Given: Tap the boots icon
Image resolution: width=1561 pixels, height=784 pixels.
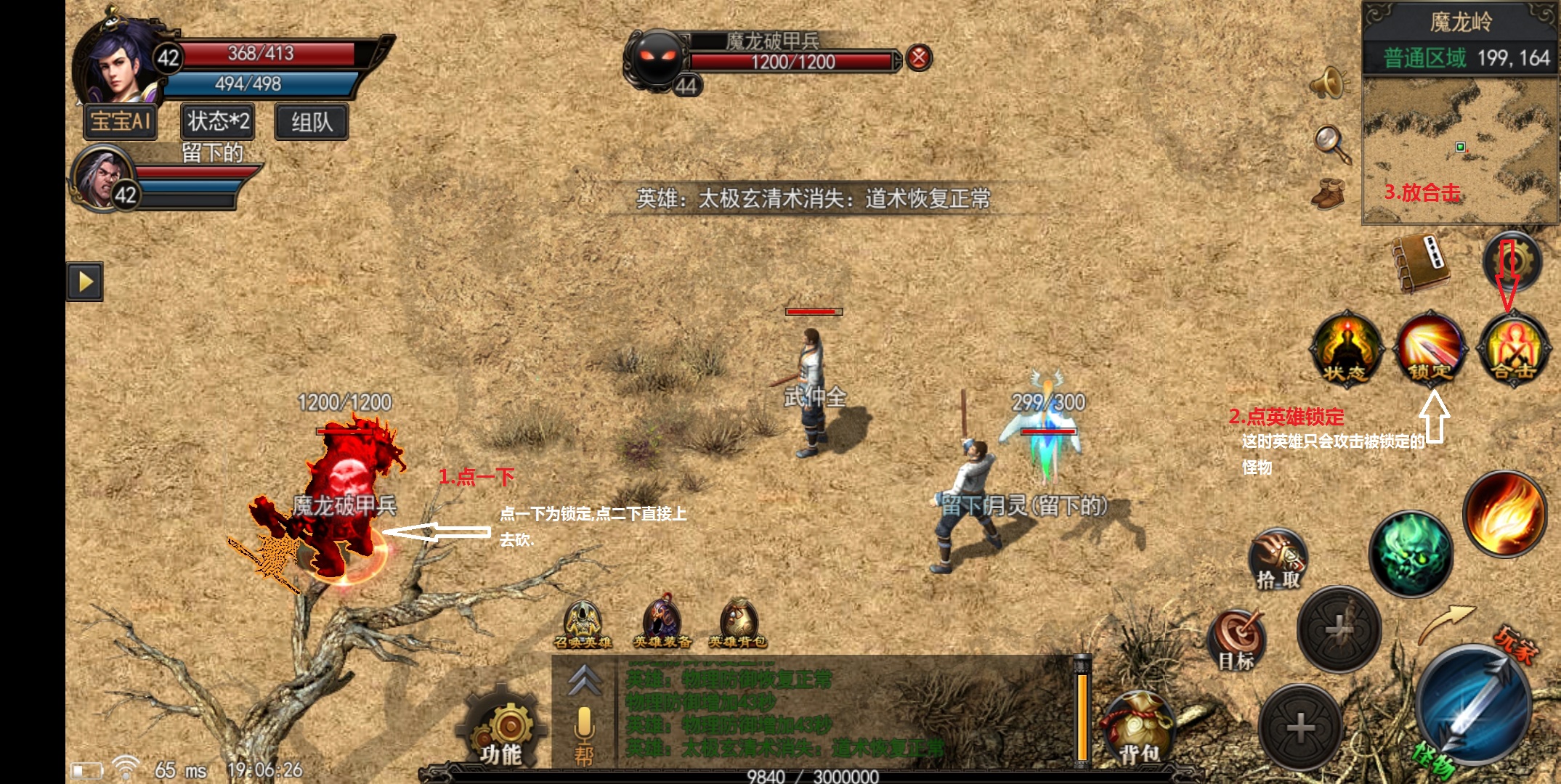Looking at the screenshot, I should [1329, 193].
